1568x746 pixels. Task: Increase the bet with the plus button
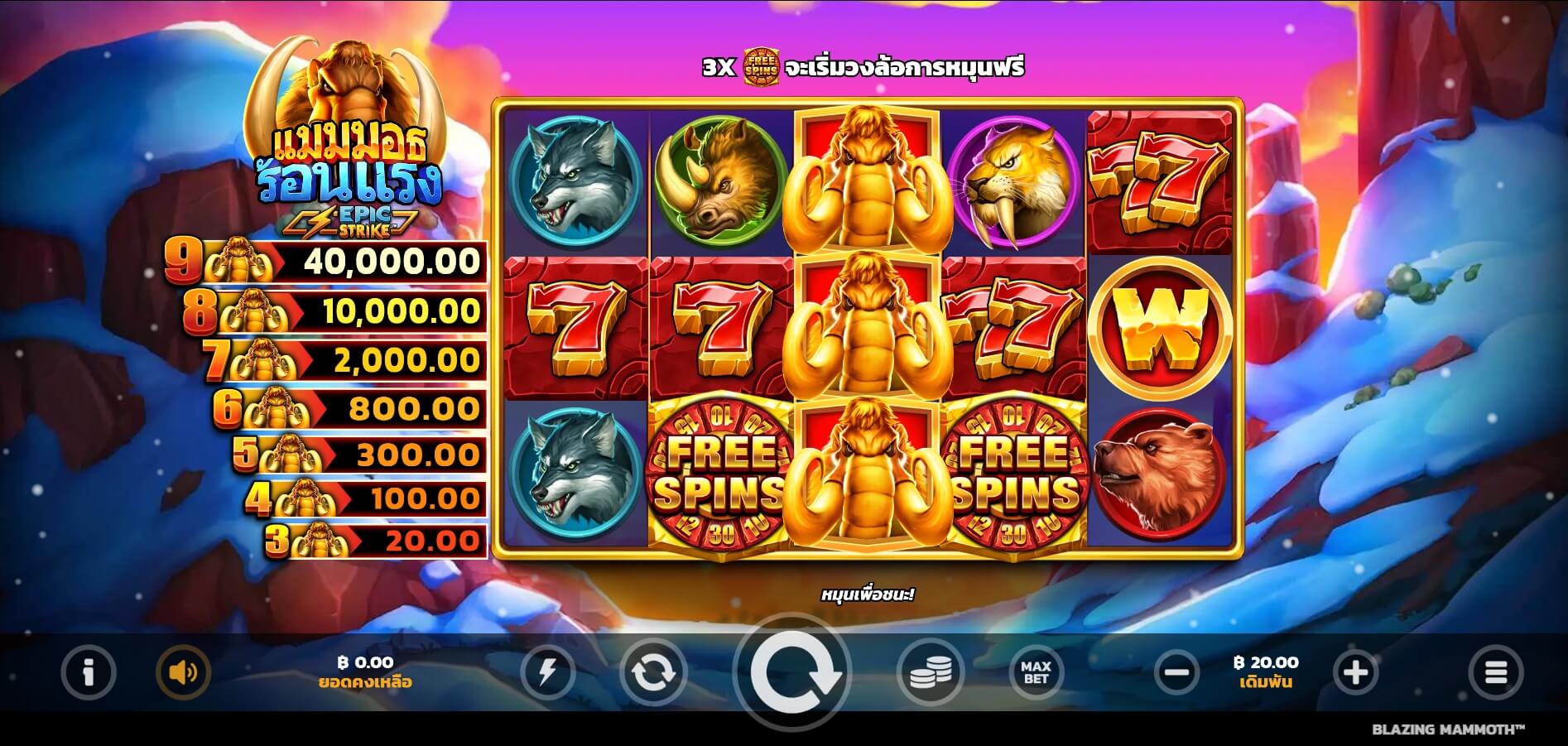click(1355, 672)
